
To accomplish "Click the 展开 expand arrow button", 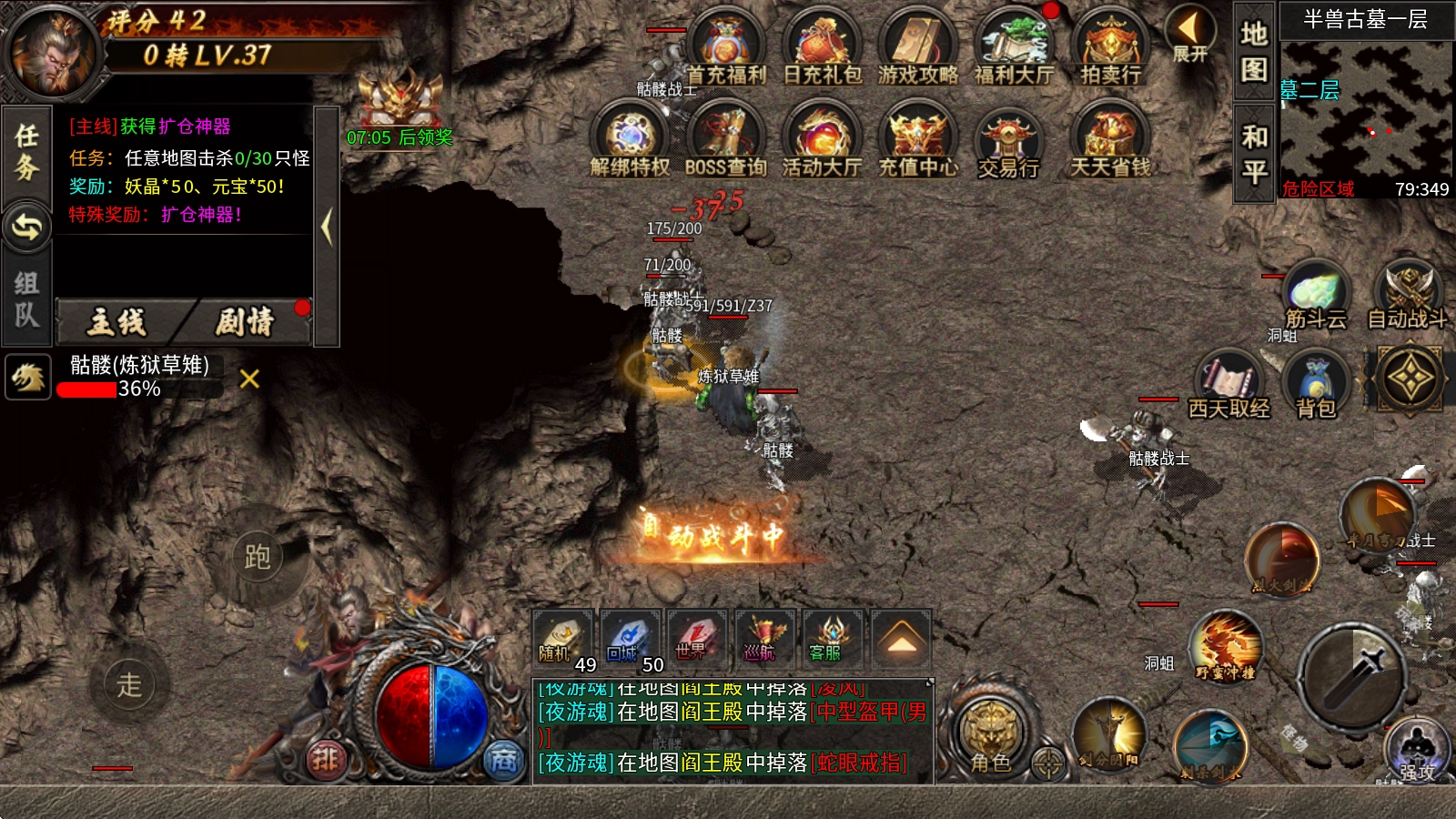I will (x=1189, y=35).
